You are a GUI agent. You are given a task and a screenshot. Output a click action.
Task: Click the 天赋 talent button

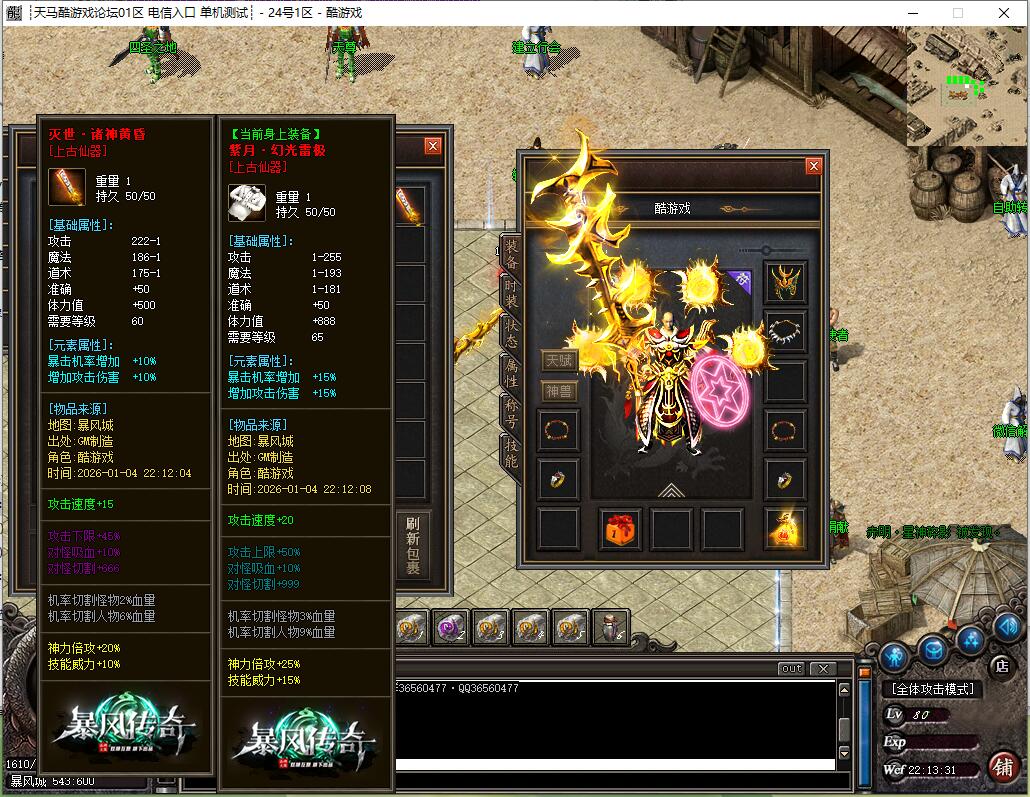pos(559,361)
